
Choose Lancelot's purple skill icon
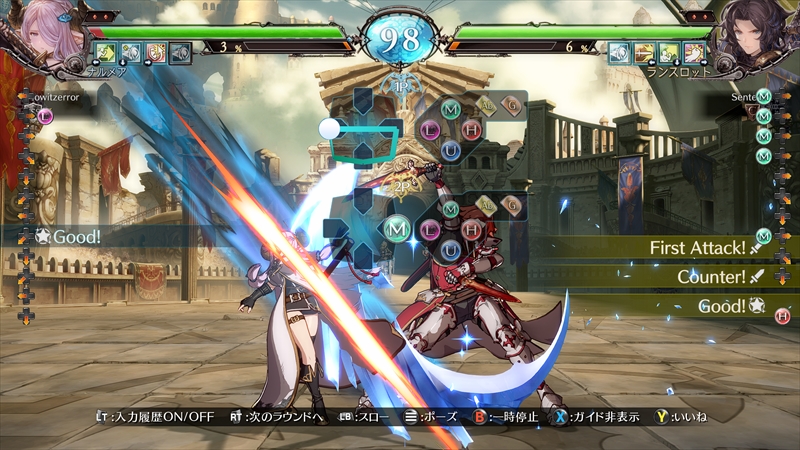tap(694, 52)
